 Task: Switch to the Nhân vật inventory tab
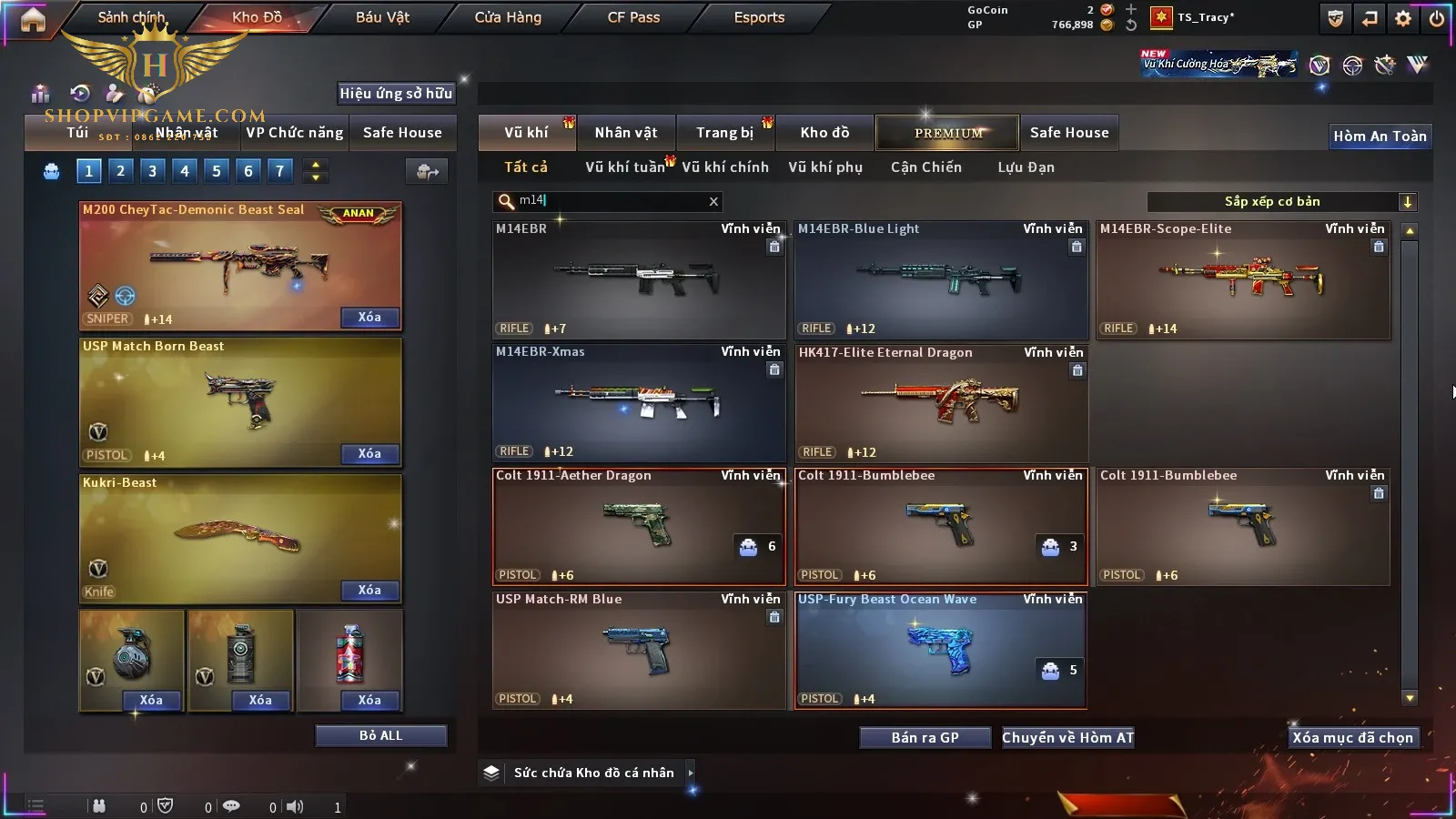click(x=625, y=133)
